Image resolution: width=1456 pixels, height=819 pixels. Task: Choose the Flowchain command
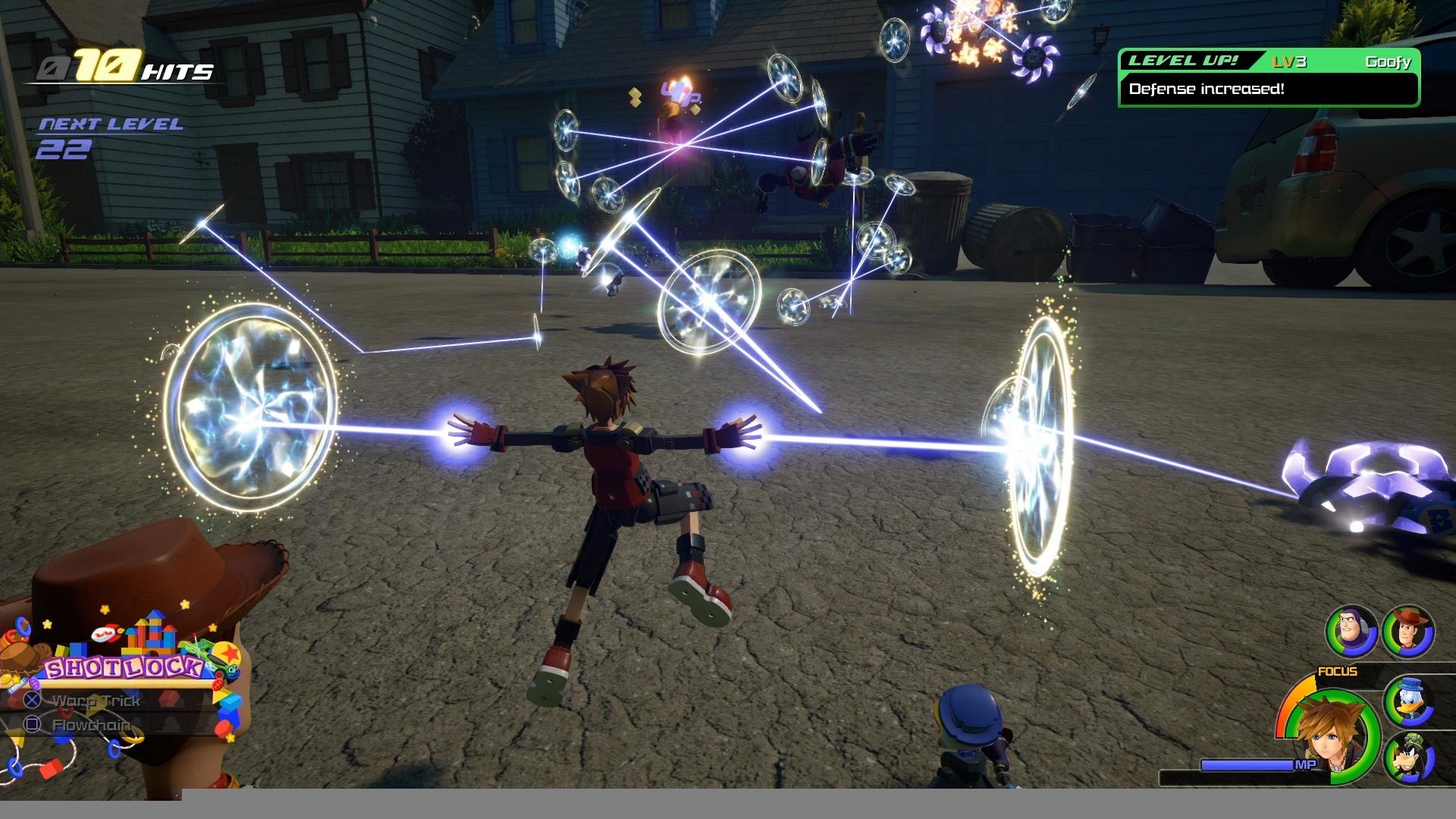(91, 726)
